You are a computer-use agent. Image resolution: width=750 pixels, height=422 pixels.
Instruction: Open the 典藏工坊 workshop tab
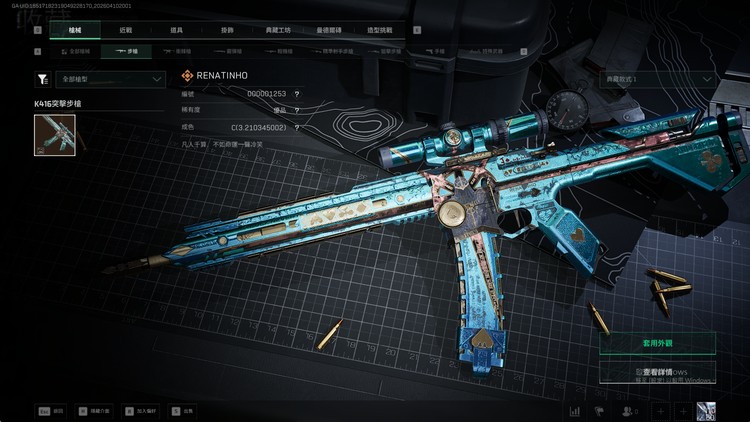click(x=277, y=31)
